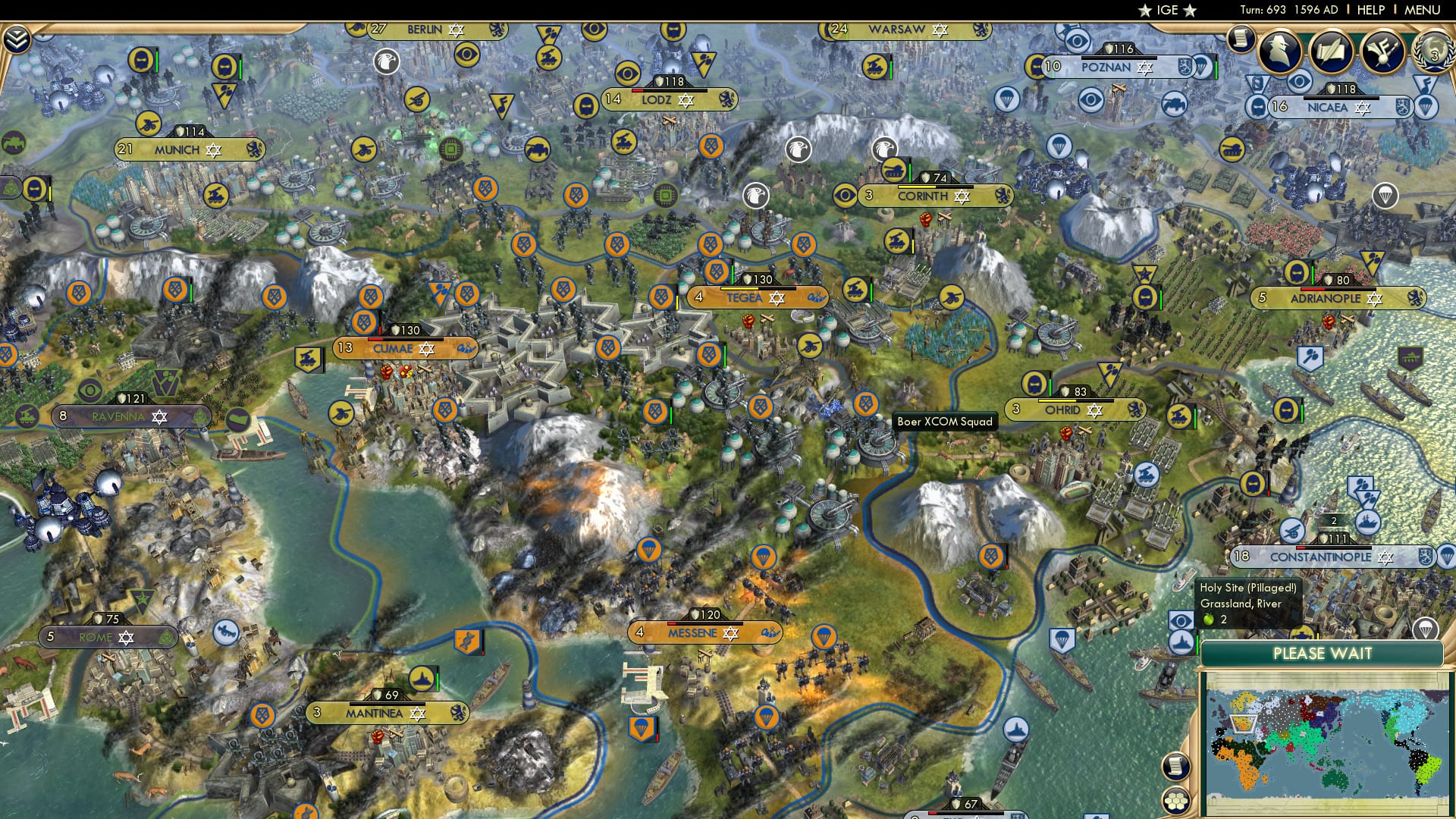Open the MENU from the top bar
The image size is (1456, 819).
[1424, 9]
